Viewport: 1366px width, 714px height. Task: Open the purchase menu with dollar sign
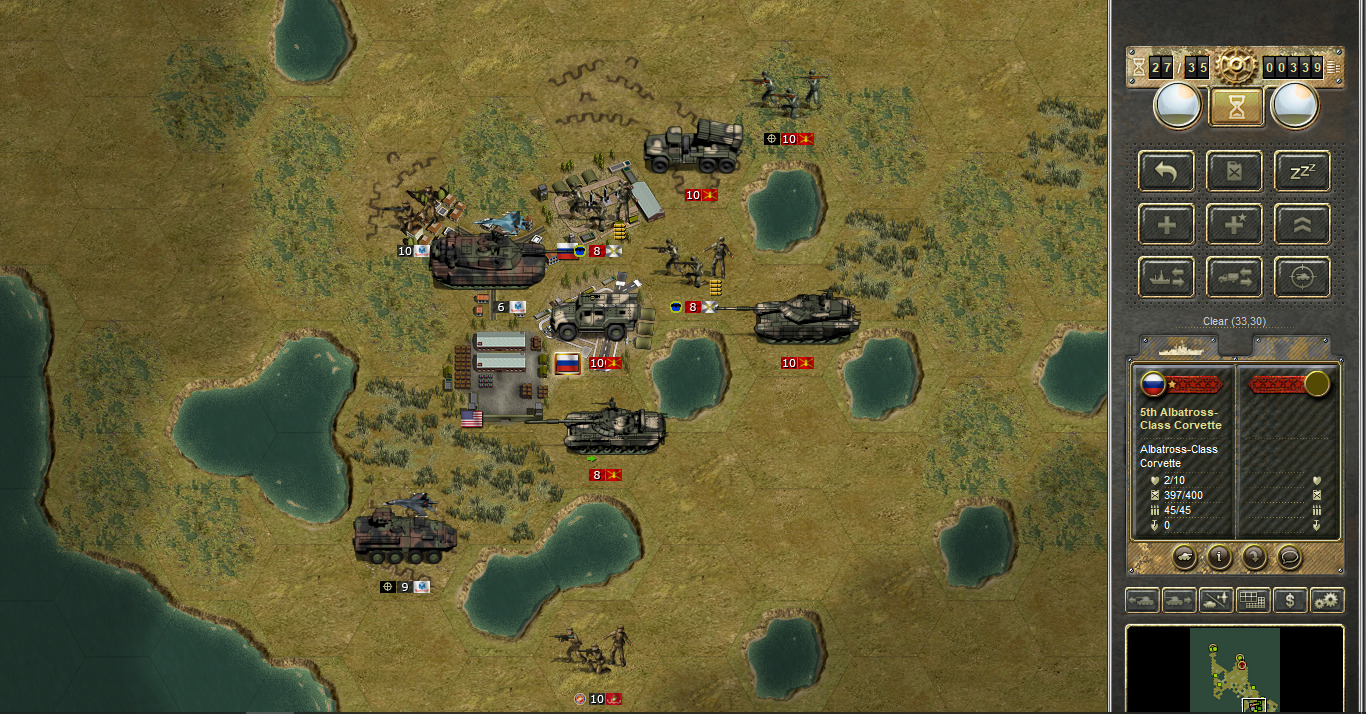(1291, 600)
